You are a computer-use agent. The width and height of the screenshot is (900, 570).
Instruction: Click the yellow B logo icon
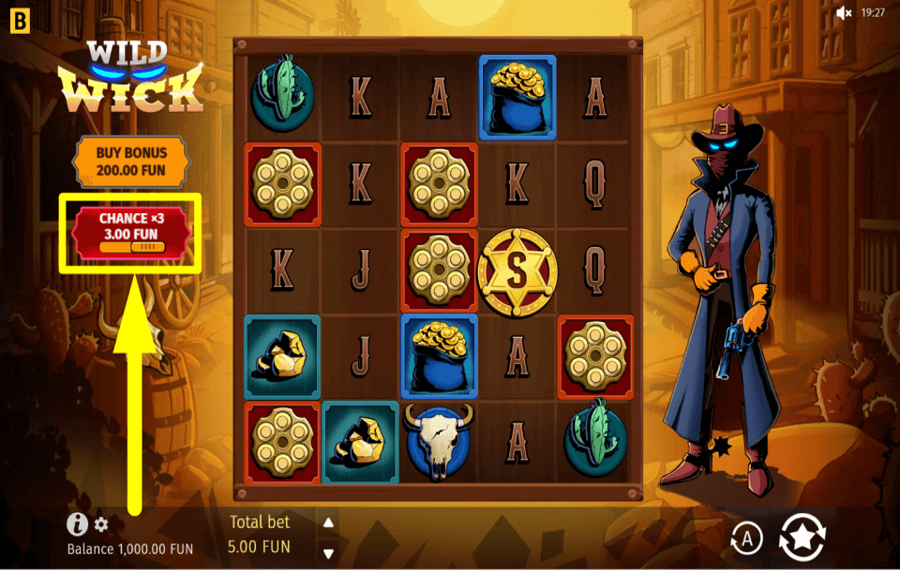tap(17, 17)
